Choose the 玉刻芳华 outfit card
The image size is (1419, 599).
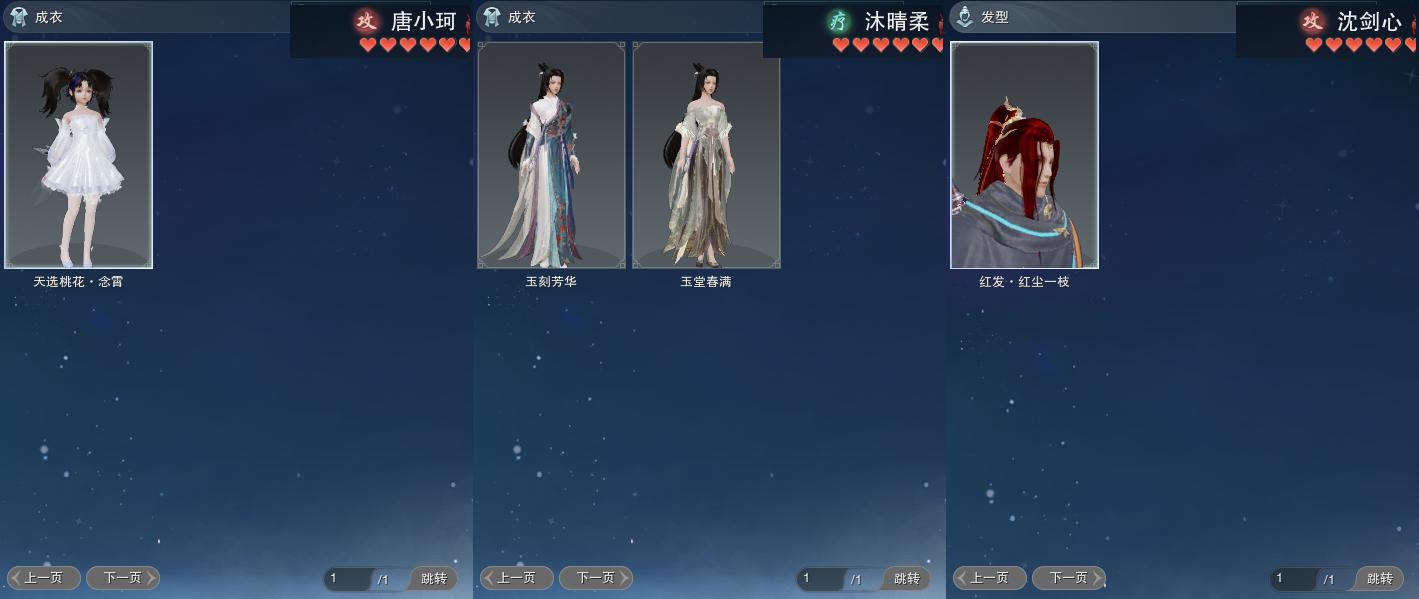point(551,155)
